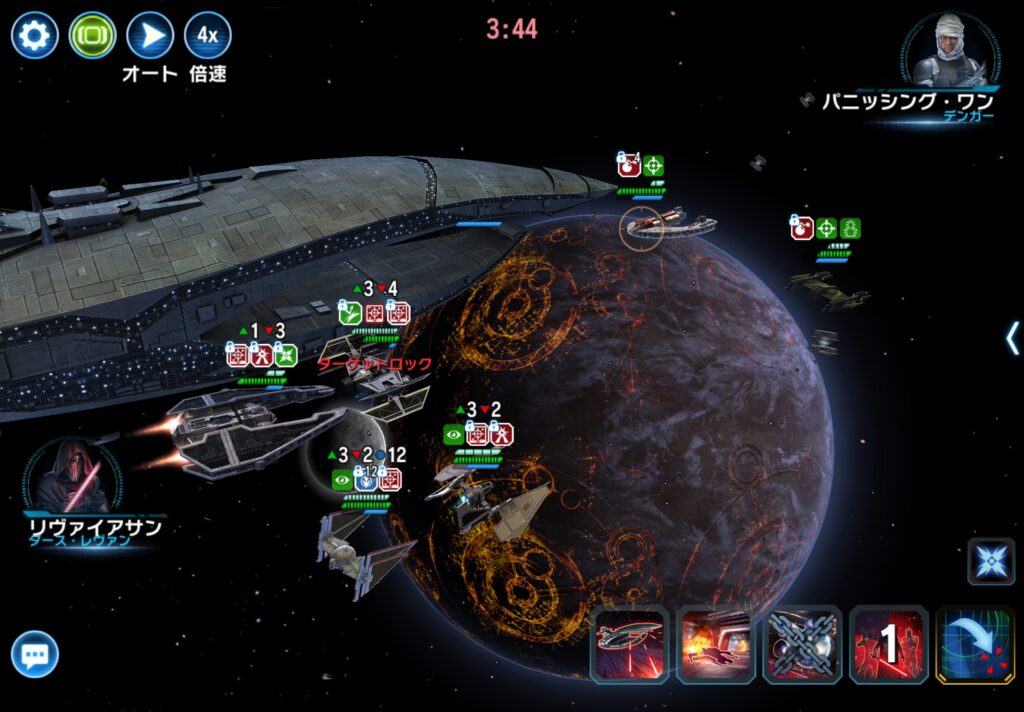Target the enemy ship with orange reticle
The width and height of the screenshot is (1024, 712).
[x=643, y=226]
